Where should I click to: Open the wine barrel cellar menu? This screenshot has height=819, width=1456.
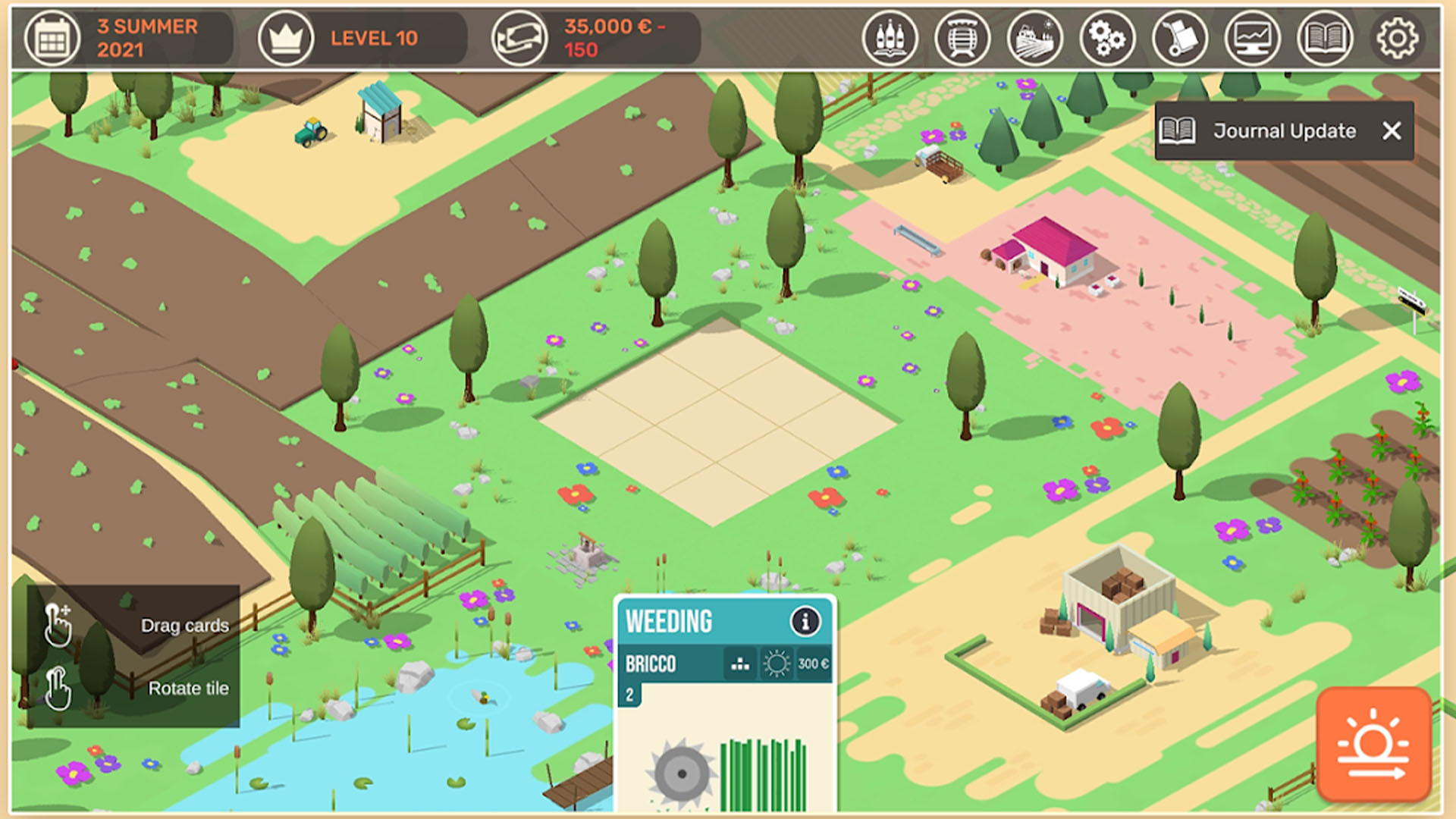962,38
